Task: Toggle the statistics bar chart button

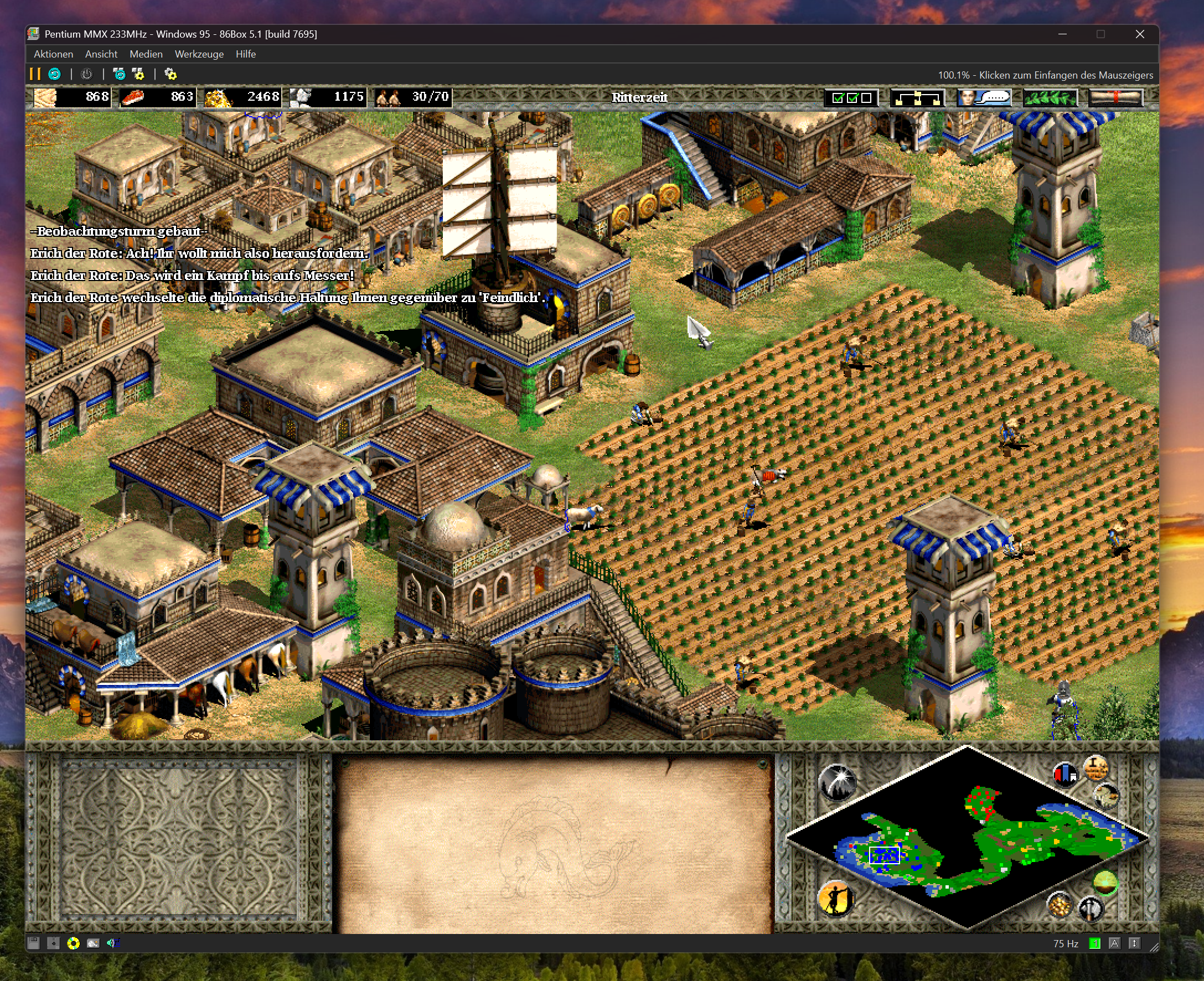Action: [x=1065, y=774]
